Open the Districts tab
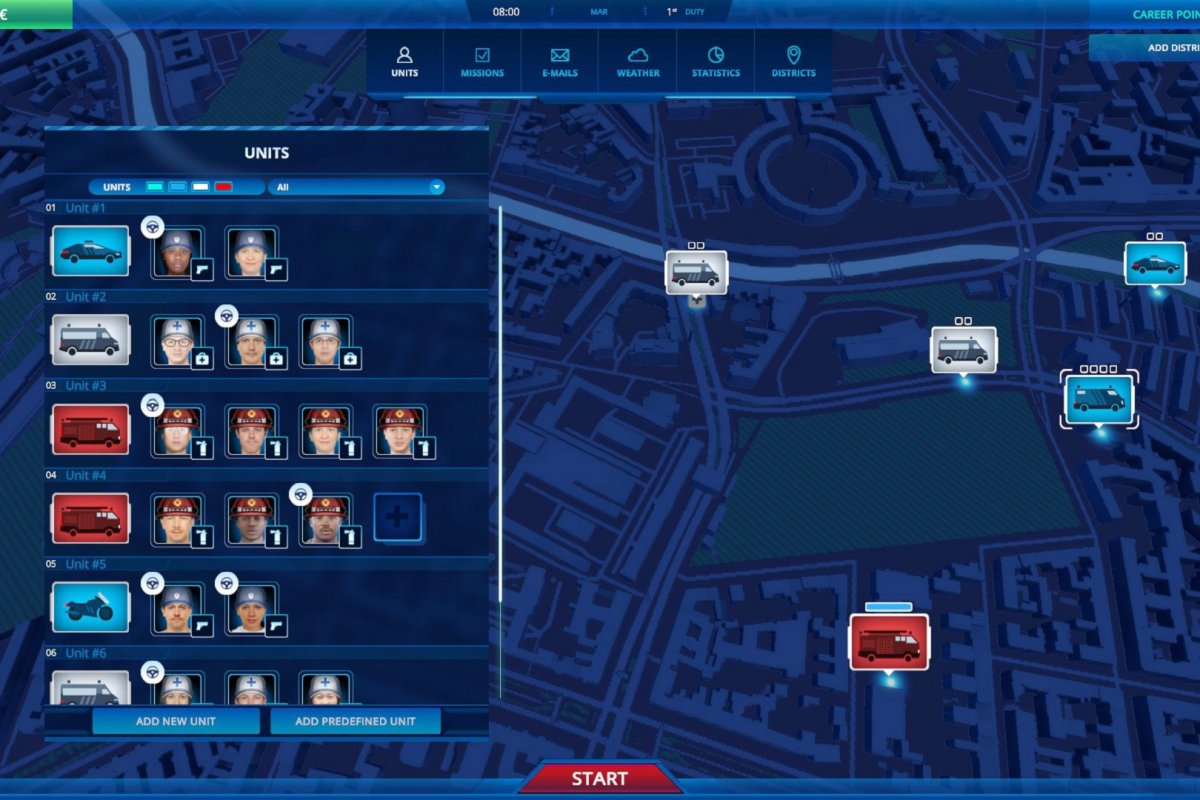This screenshot has height=800, width=1200. (793, 61)
